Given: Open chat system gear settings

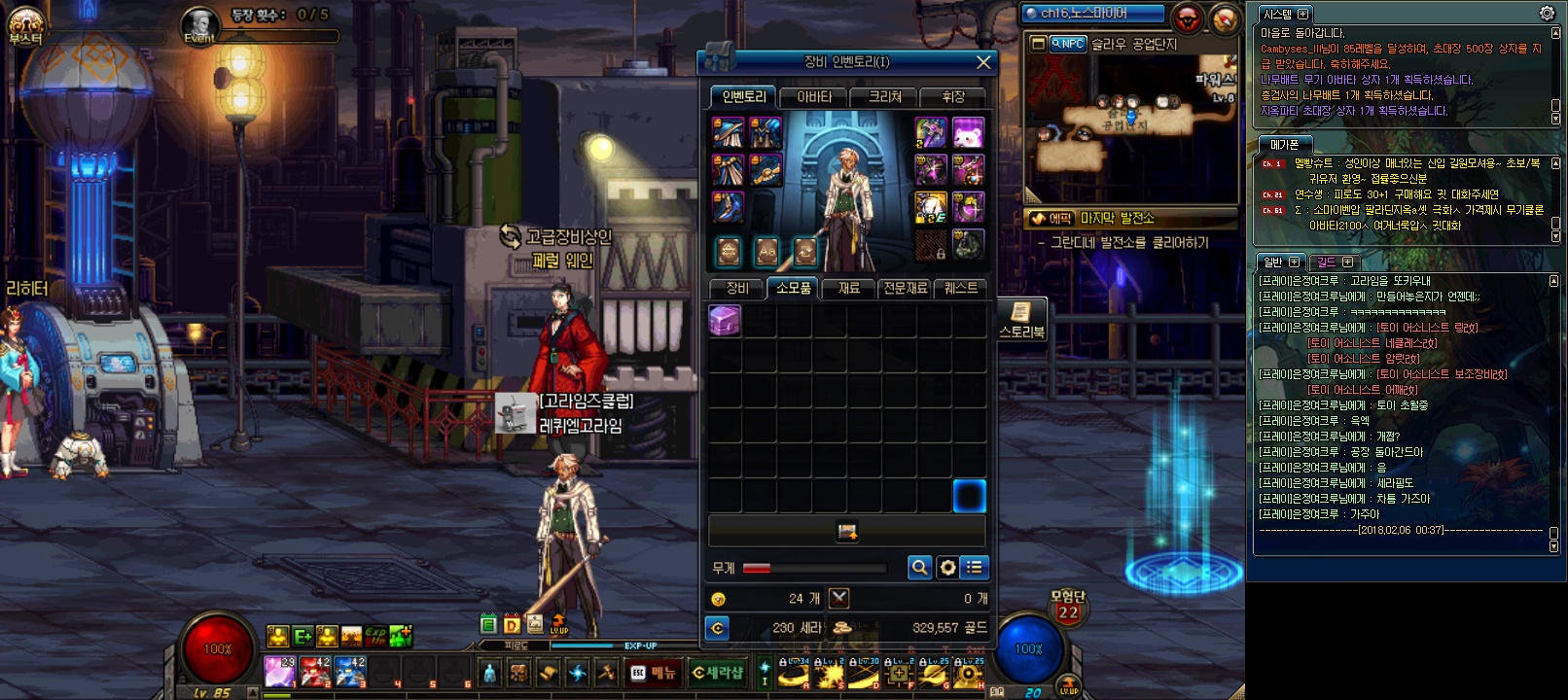Looking at the screenshot, I should (x=1547, y=13).
